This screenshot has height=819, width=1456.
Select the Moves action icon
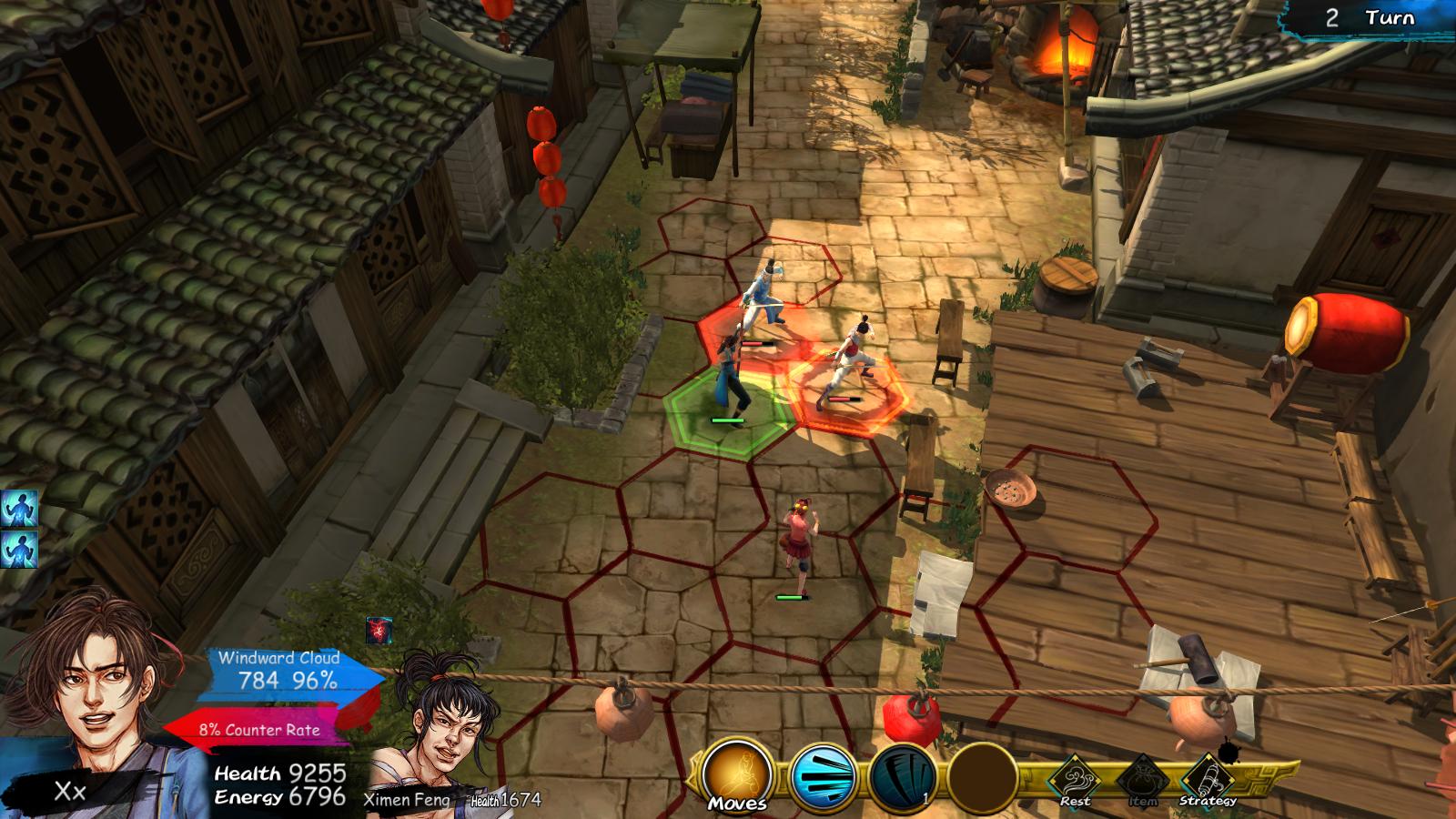pyautogui.click(x=740, y=772)
